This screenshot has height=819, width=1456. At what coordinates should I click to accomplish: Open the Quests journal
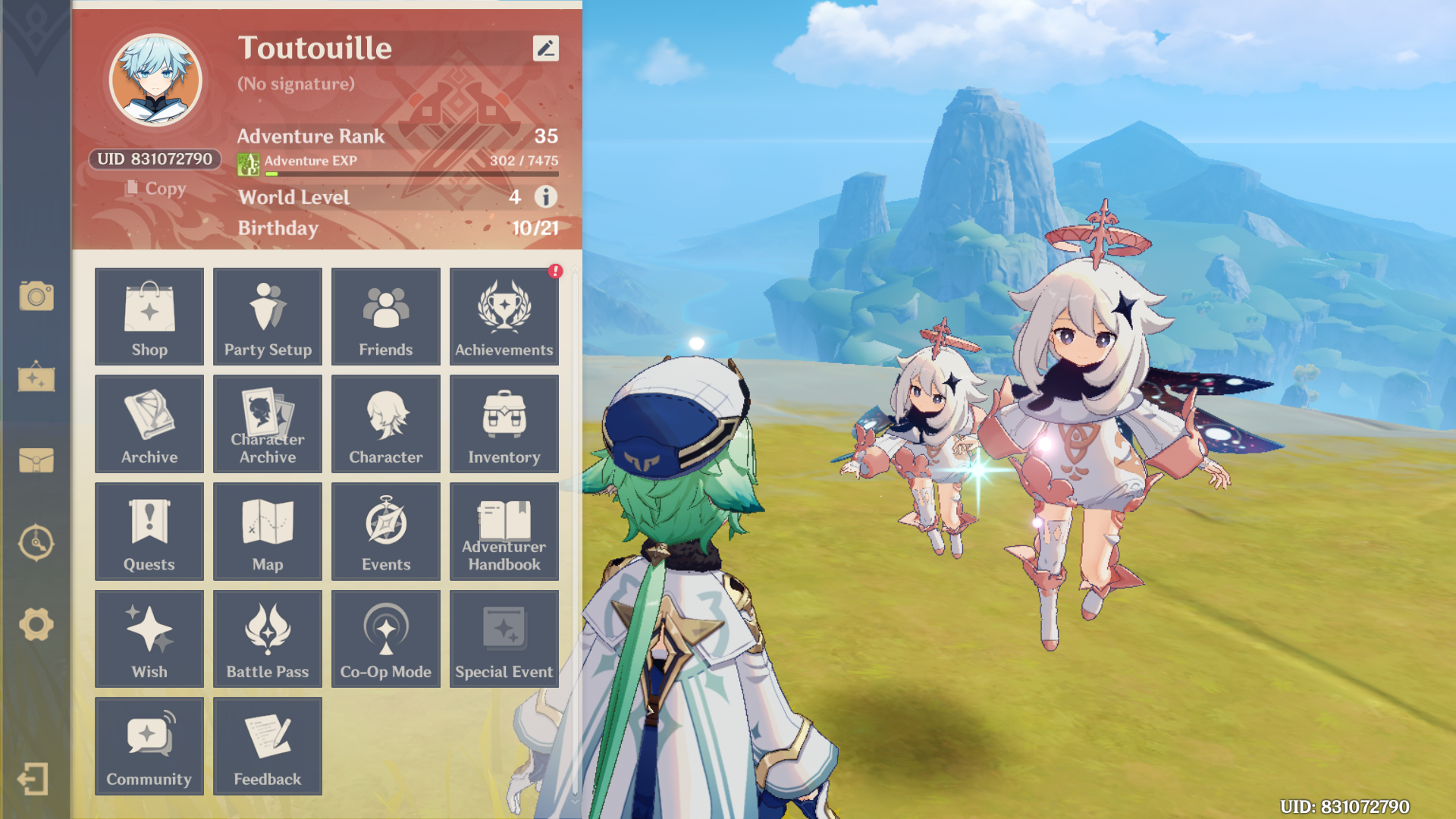[x=149, y=531]
